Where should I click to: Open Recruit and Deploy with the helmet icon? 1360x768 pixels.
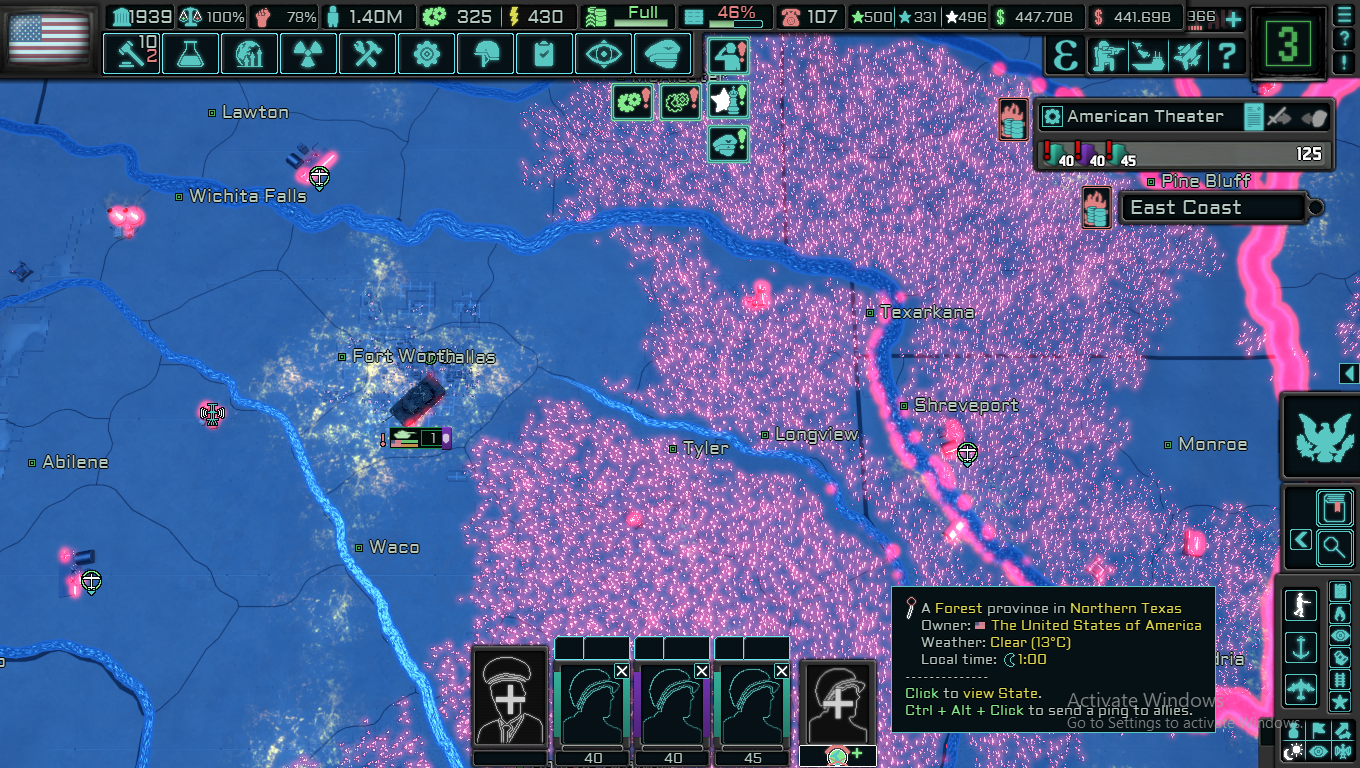[x=485, y=53]
